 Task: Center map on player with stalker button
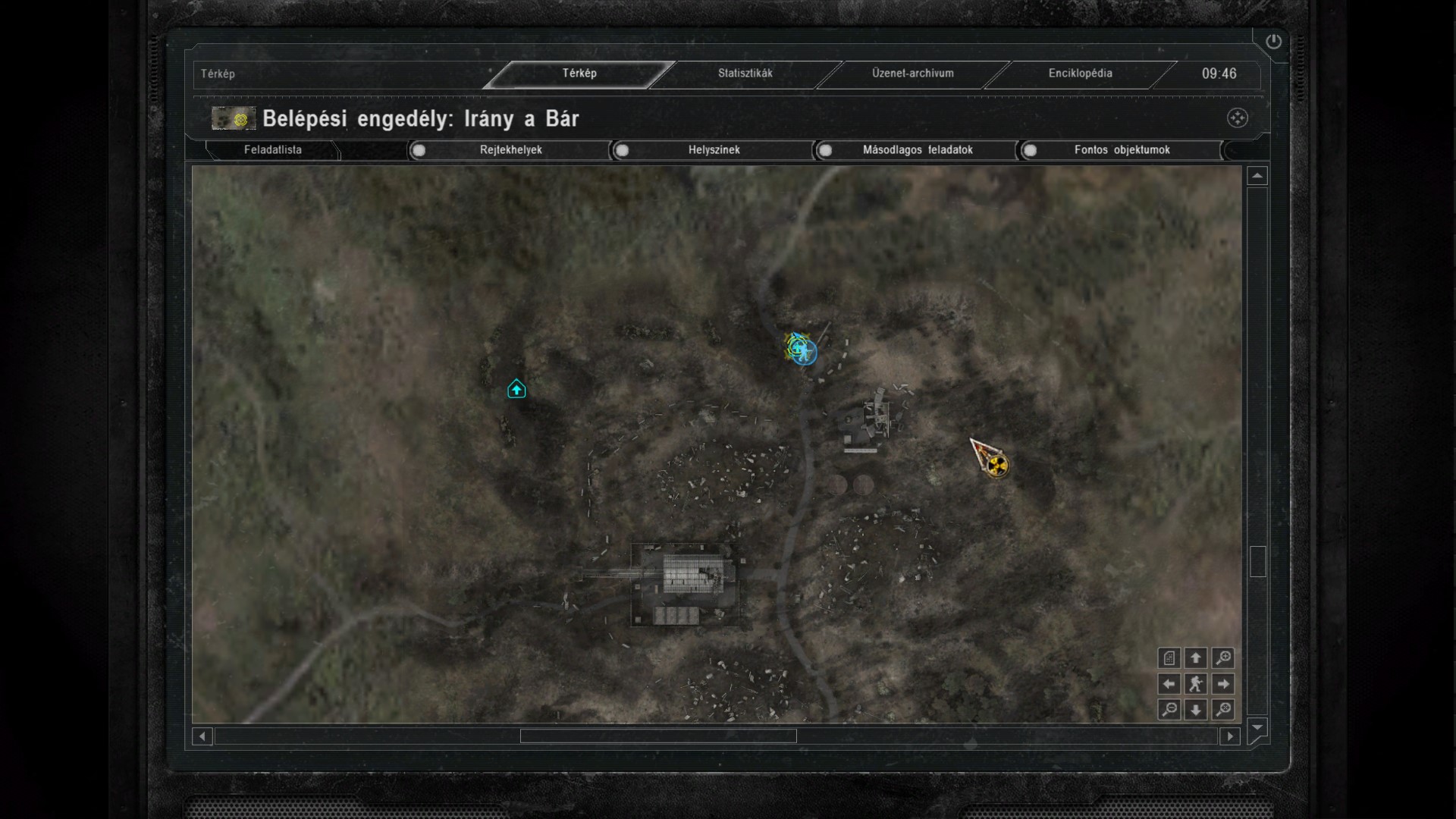(x=1196, y=684)
